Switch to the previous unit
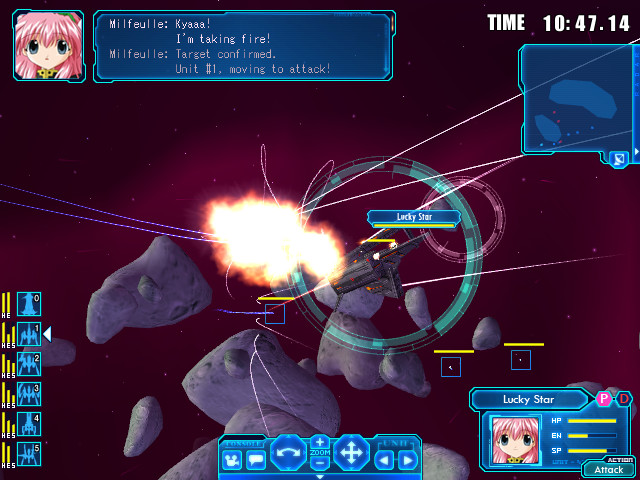Screen dimensions: 640x480 [x=385, y=460]
